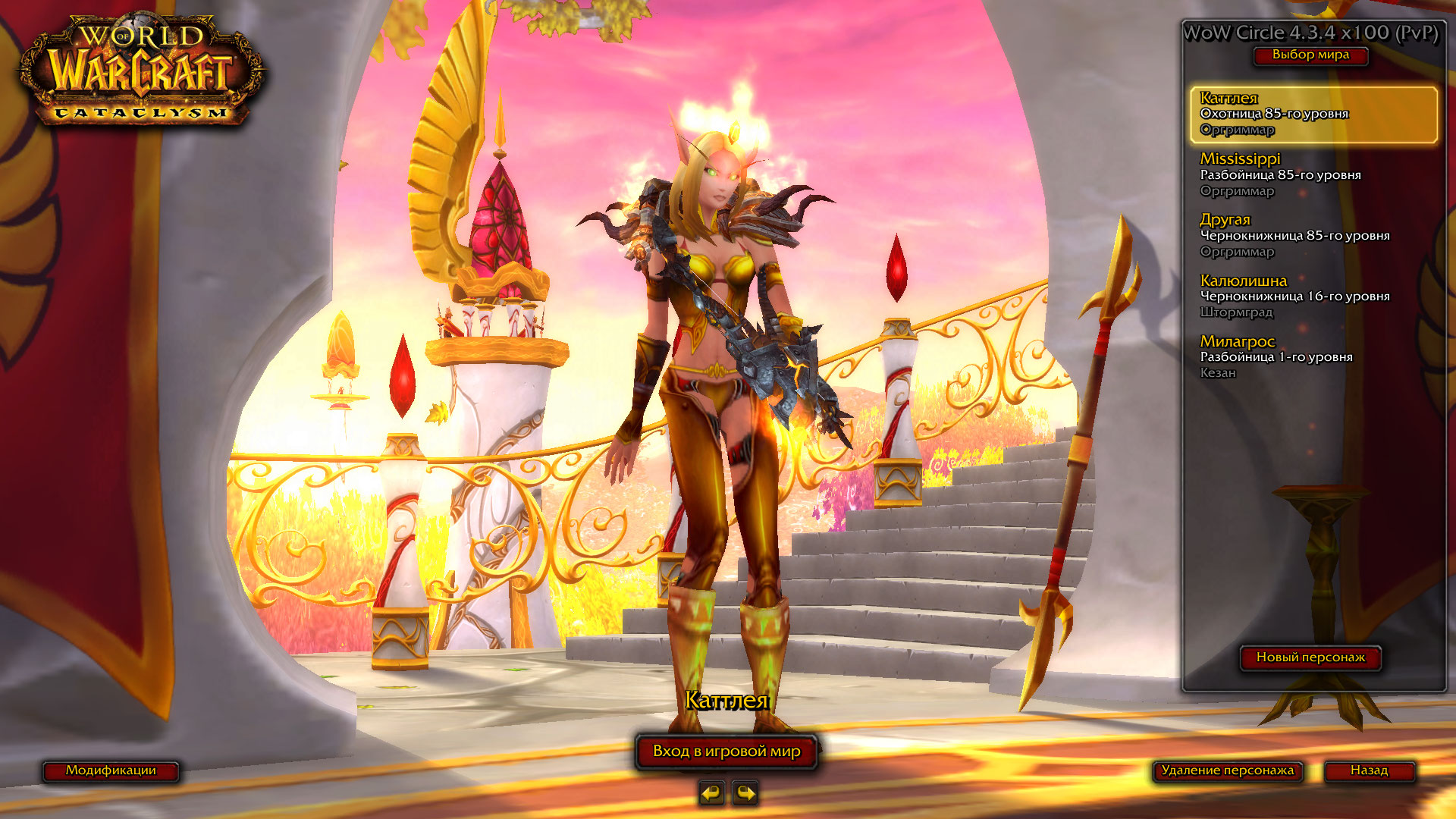1456x819 pixels.
Task: Rotate character with the left arrow button
Action: 711,793
